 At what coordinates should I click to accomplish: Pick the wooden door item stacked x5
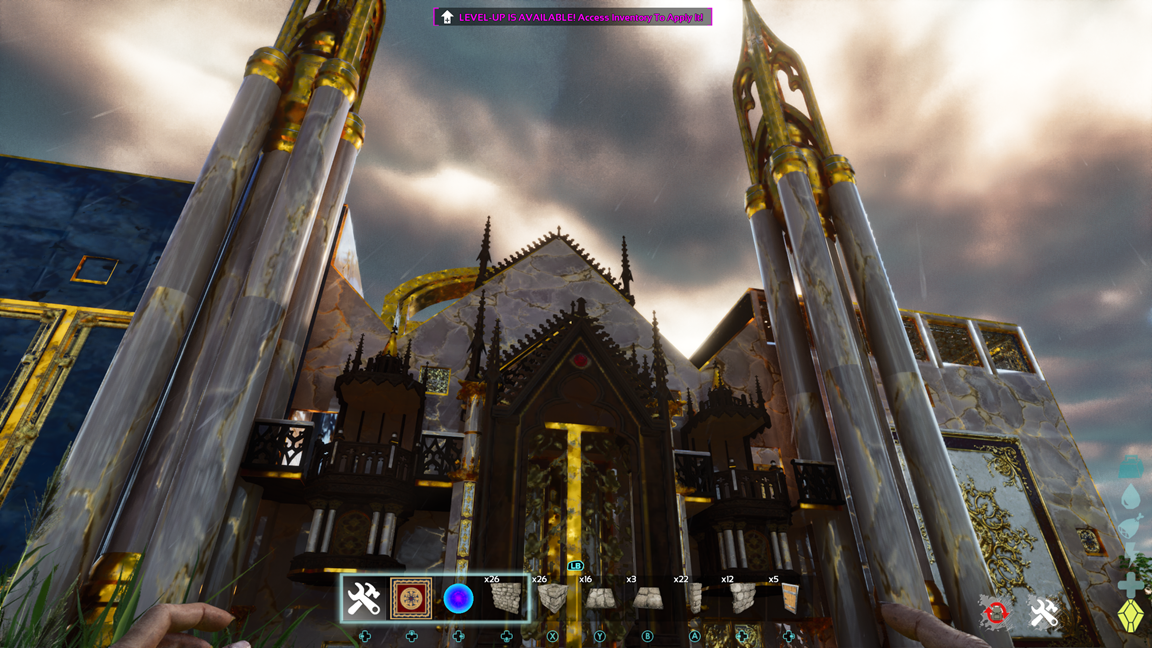(x=789, y=599)
